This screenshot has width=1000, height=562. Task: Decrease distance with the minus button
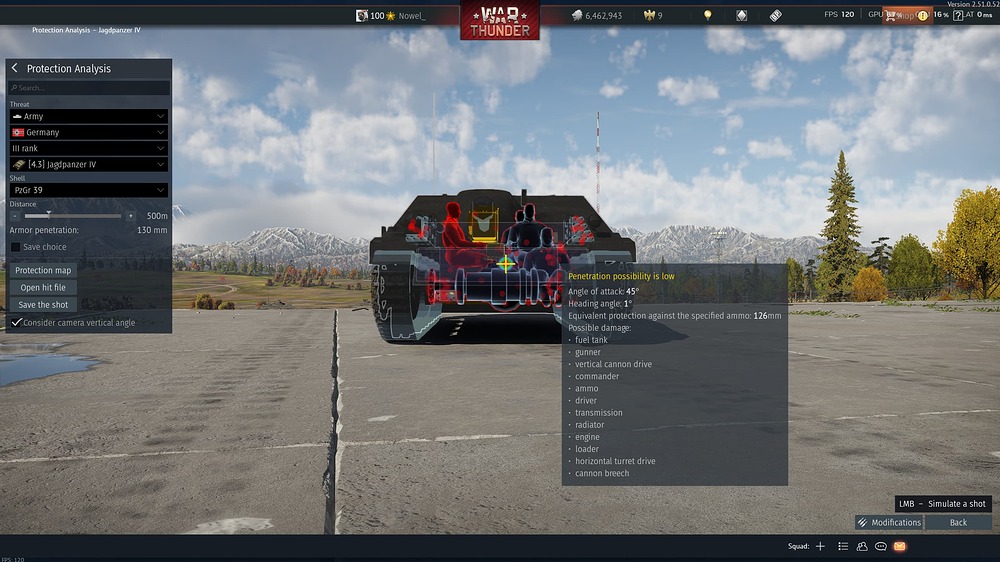pos(15,216)
